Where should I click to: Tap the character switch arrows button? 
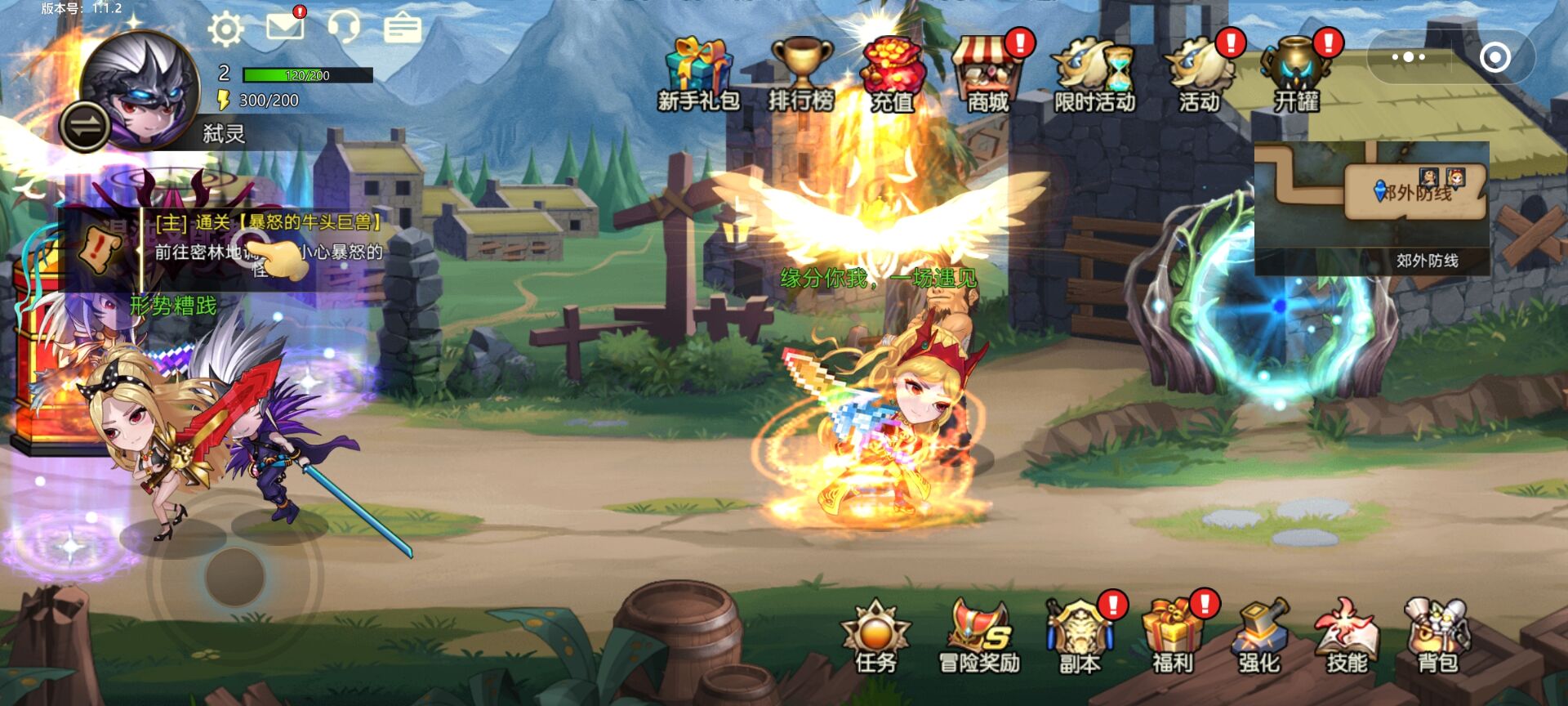[85, 127]
